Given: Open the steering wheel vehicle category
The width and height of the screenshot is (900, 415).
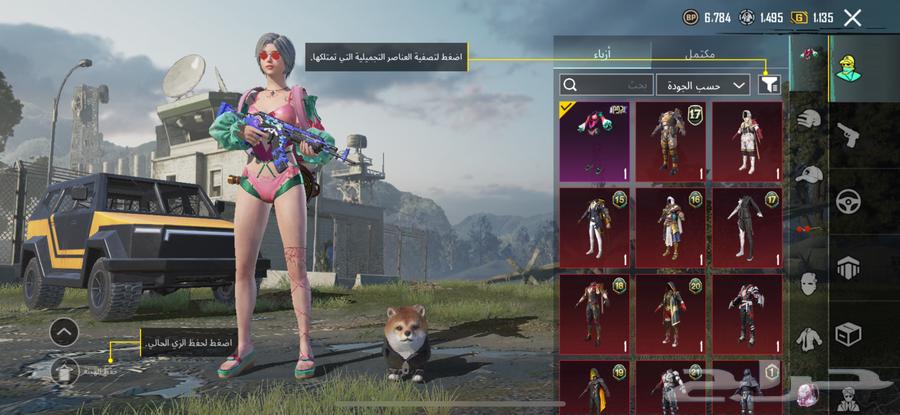Looking at the screenshot, I should [x=848, y=198].
